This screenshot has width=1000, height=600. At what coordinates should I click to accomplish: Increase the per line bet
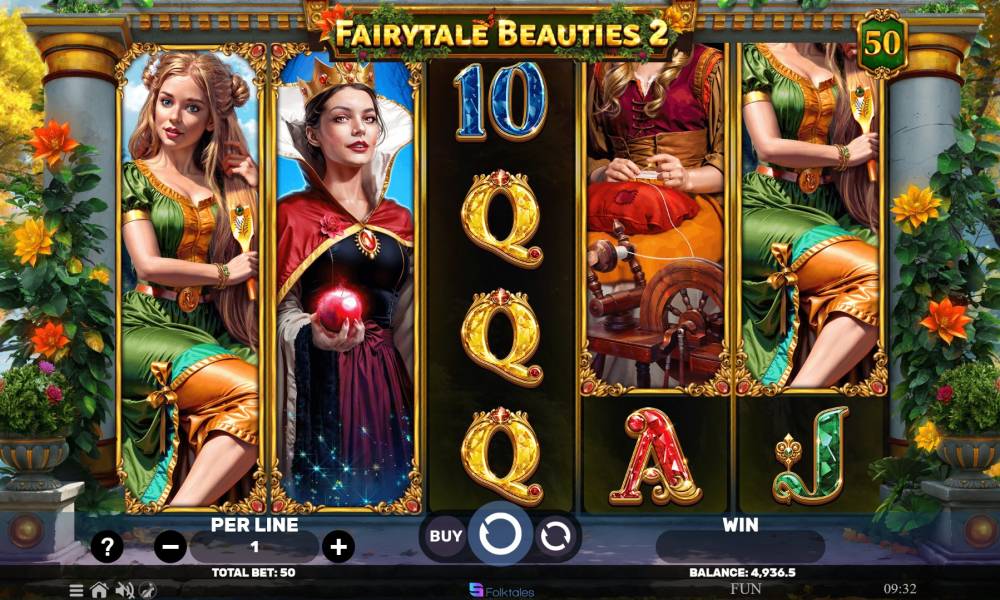[x=339, y=546]
